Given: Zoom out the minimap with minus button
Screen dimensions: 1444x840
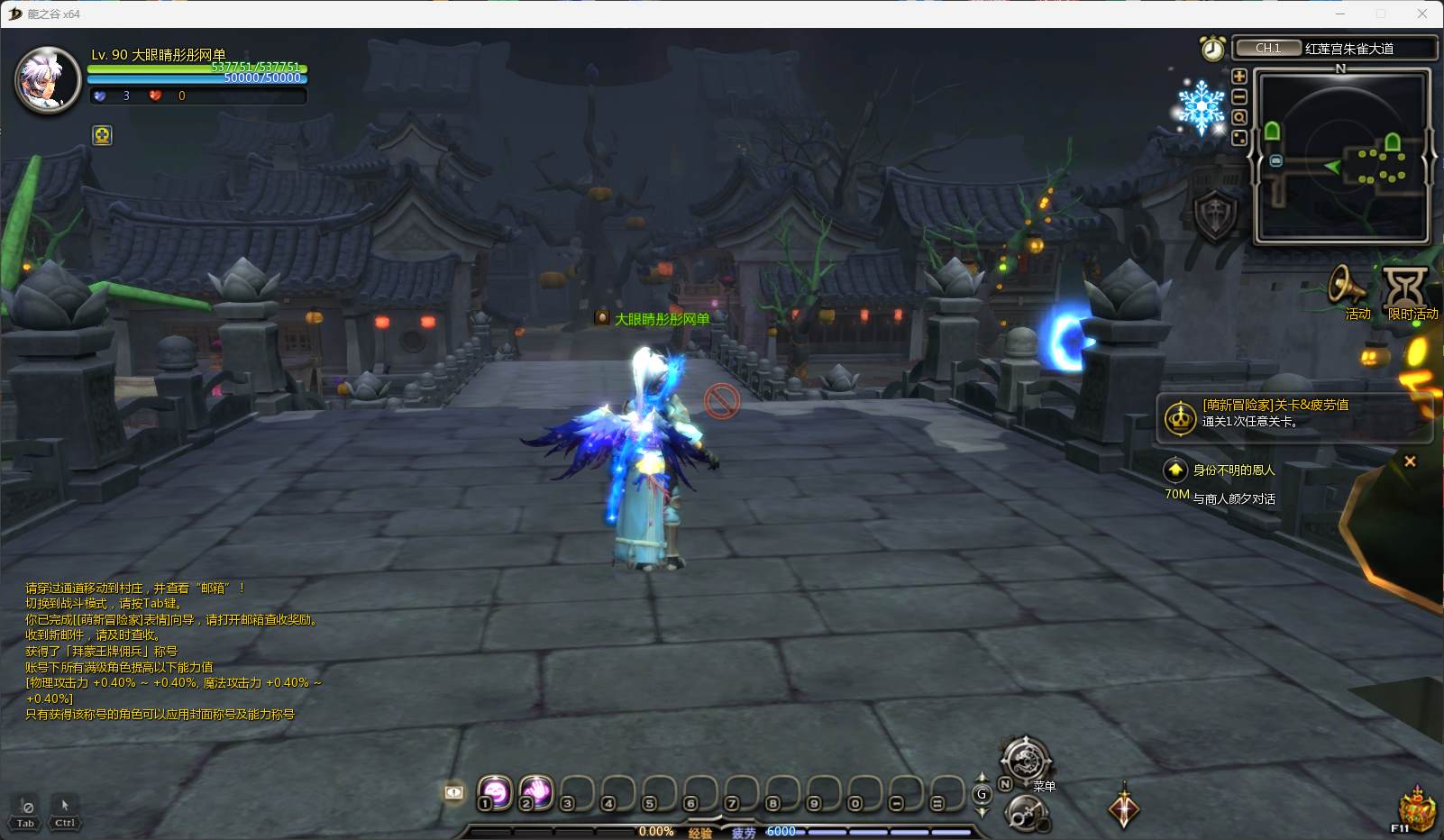Looking at the screenshot, I should (1239, 96).
